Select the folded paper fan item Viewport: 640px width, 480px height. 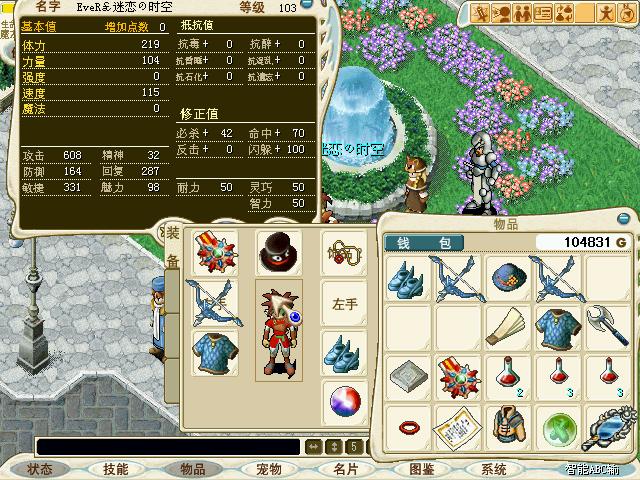pyautogui.click(x=508, y=327)
